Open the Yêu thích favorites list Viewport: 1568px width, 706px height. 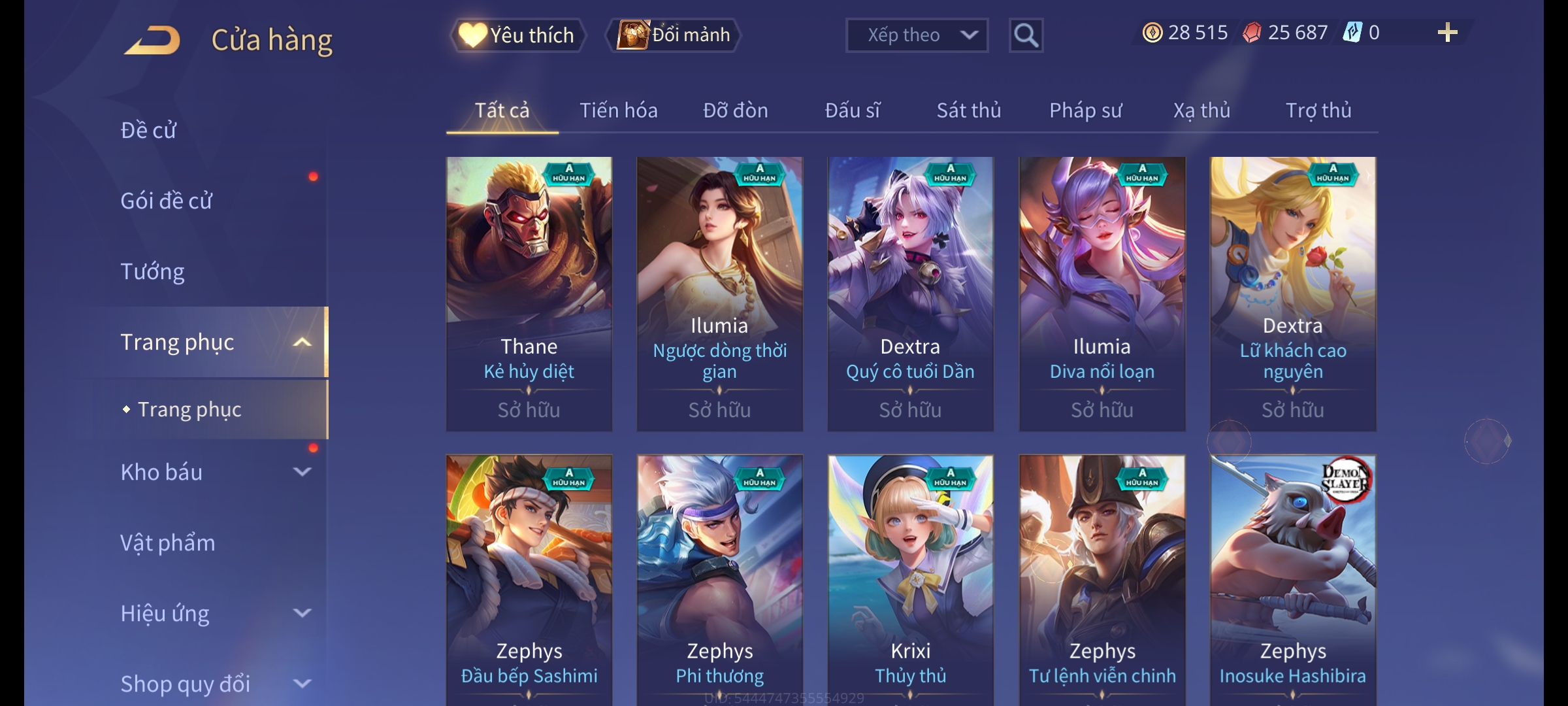coord(517,35)
